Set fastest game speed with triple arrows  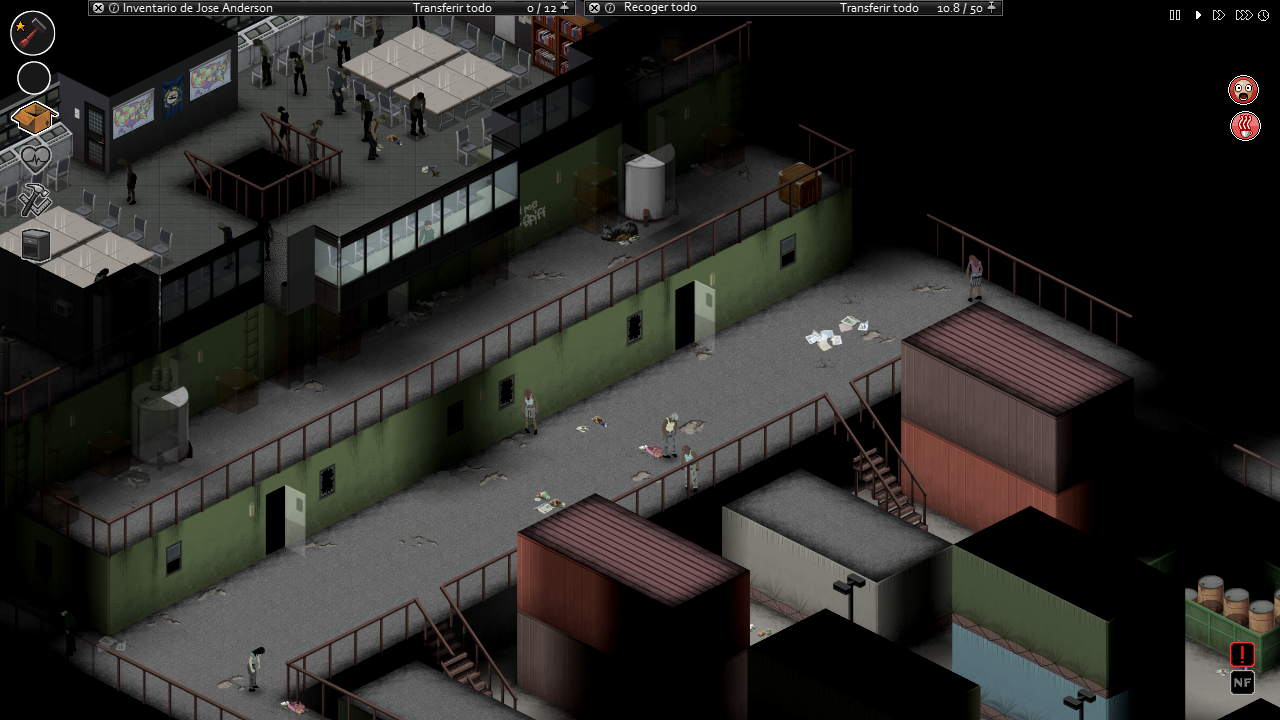1244,15
